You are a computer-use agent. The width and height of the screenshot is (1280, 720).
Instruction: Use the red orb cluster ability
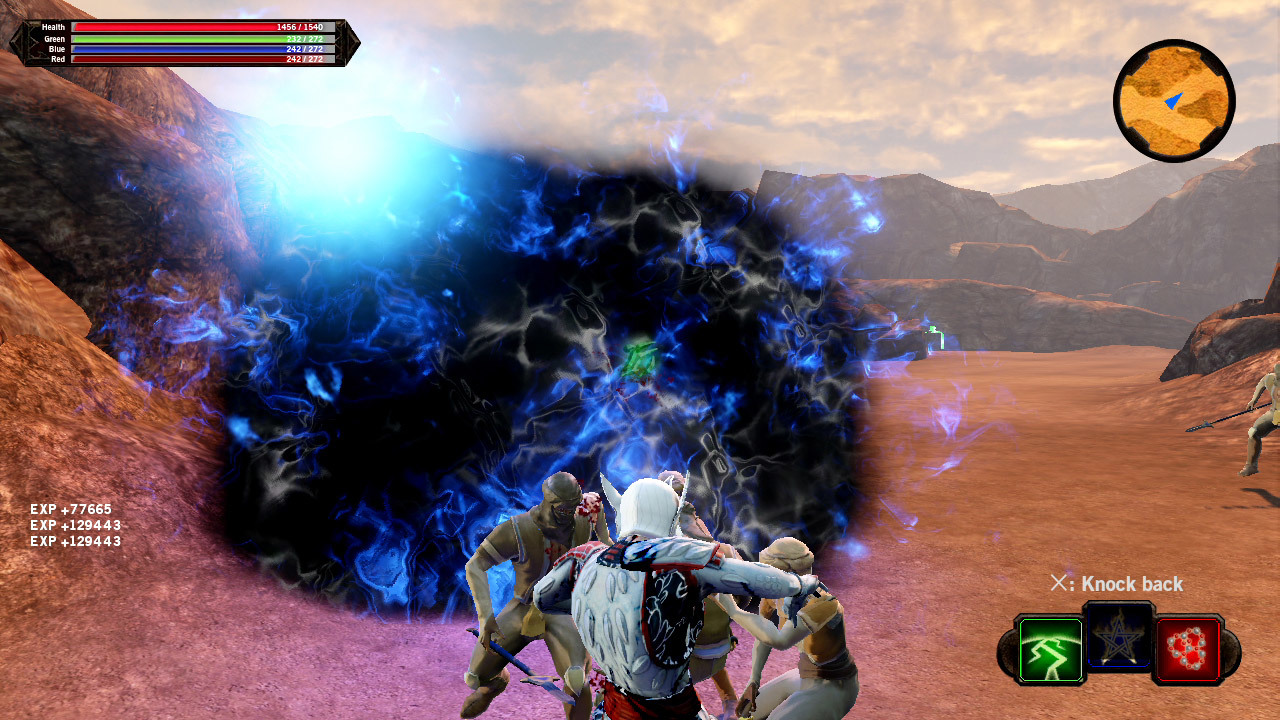click(x=1188, y=650)
